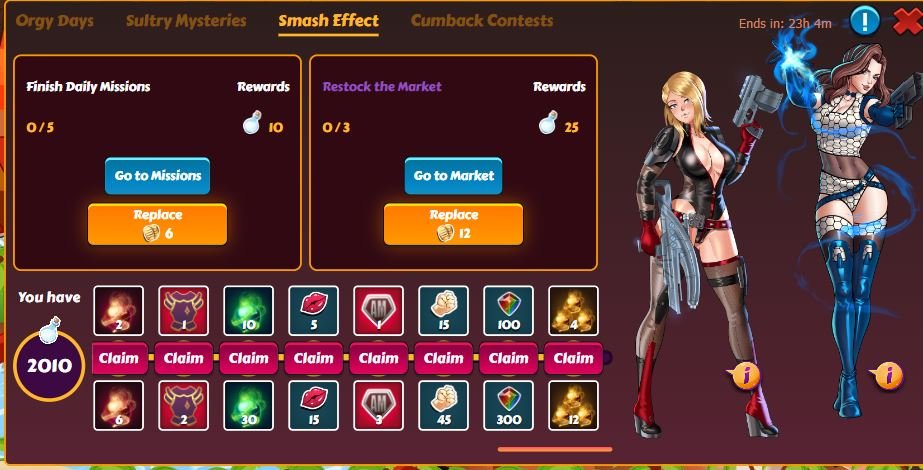Replace the Daily Missions task for 6 coins

click(x=157, y=224)
